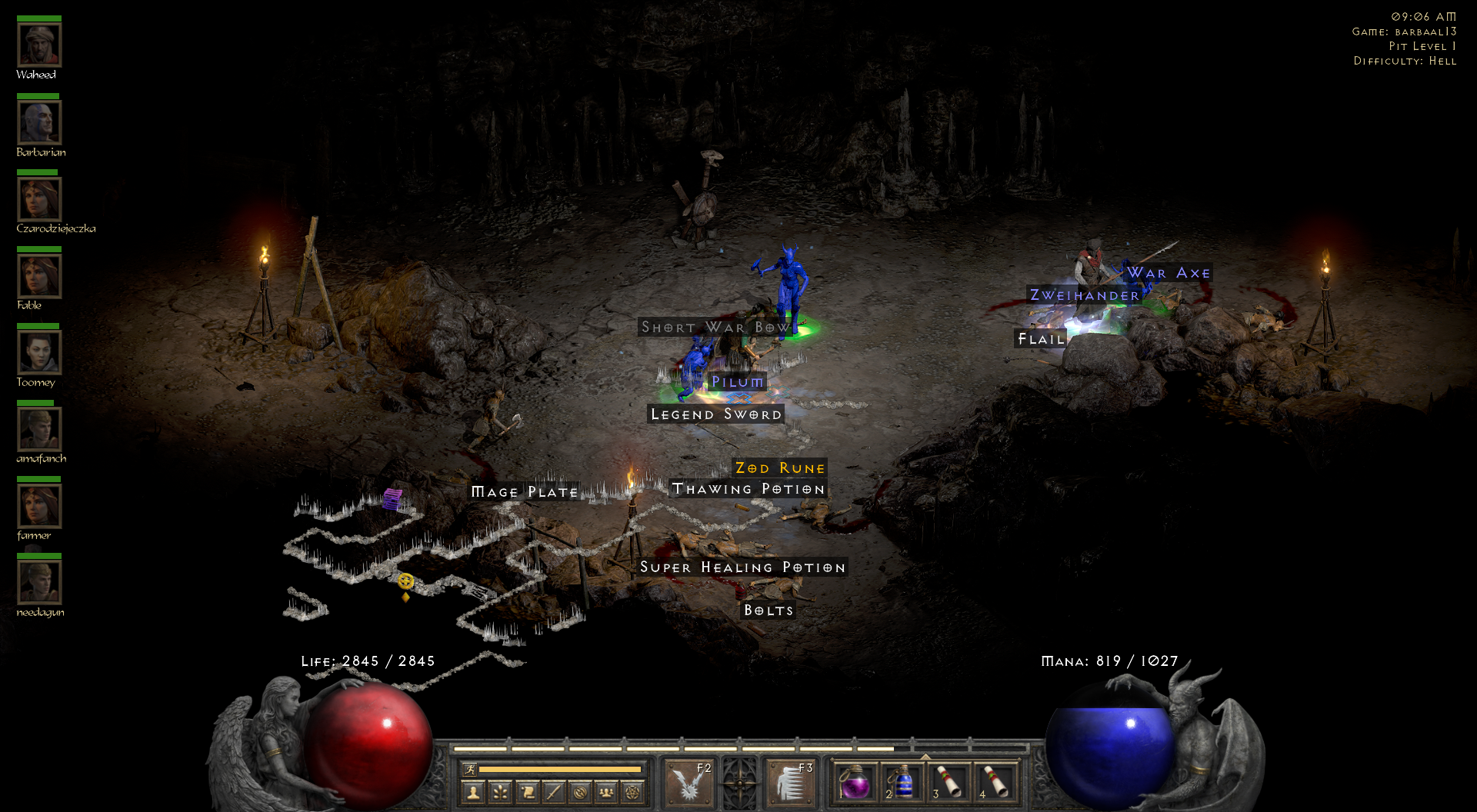This screenshot has width=1477, height=812.
Task: Open the character screen icon
Action: (x=474, y=793)
